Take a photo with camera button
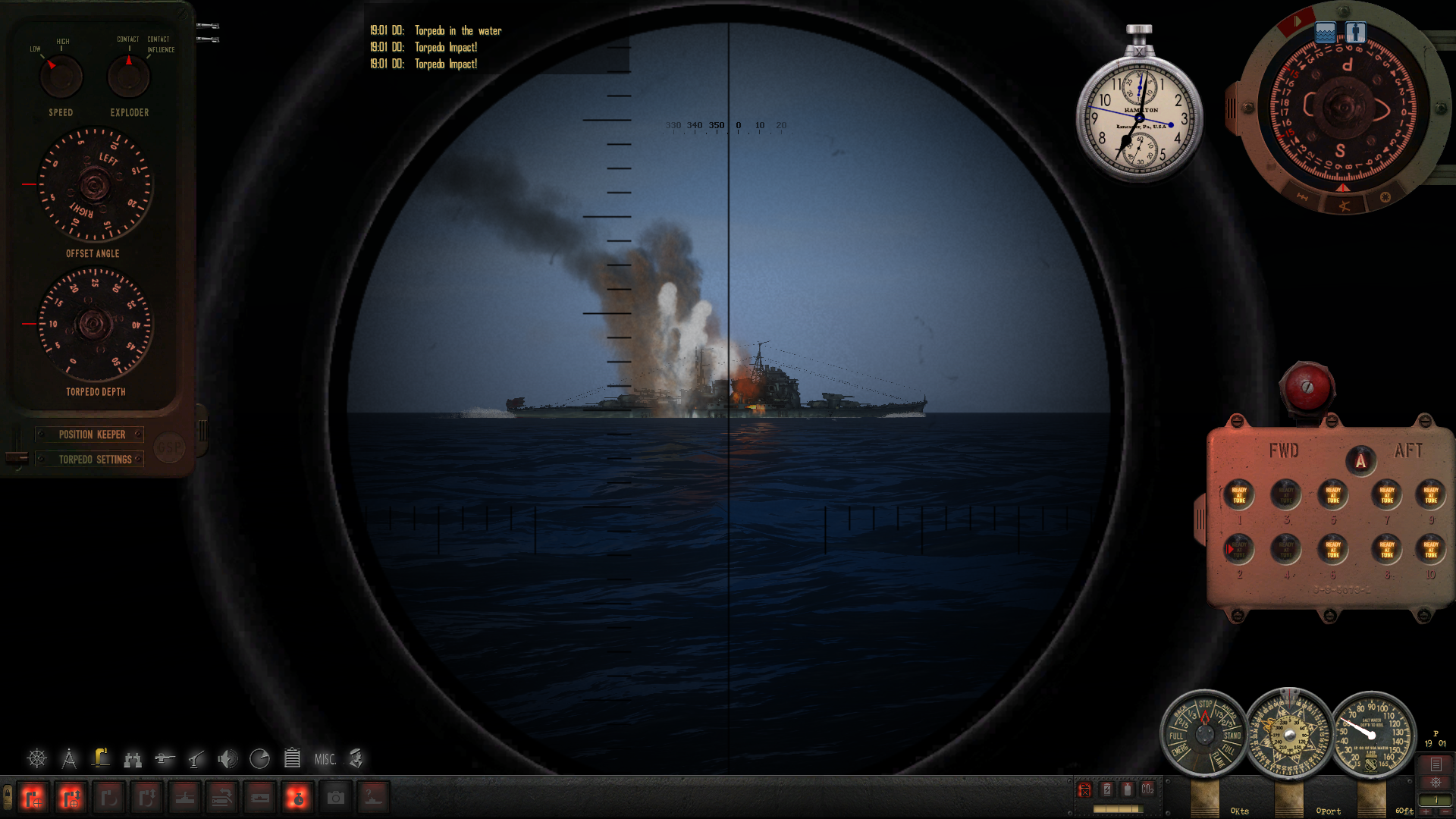The height and width of the screenshot is (819, 1456). (x=335, y=798)
